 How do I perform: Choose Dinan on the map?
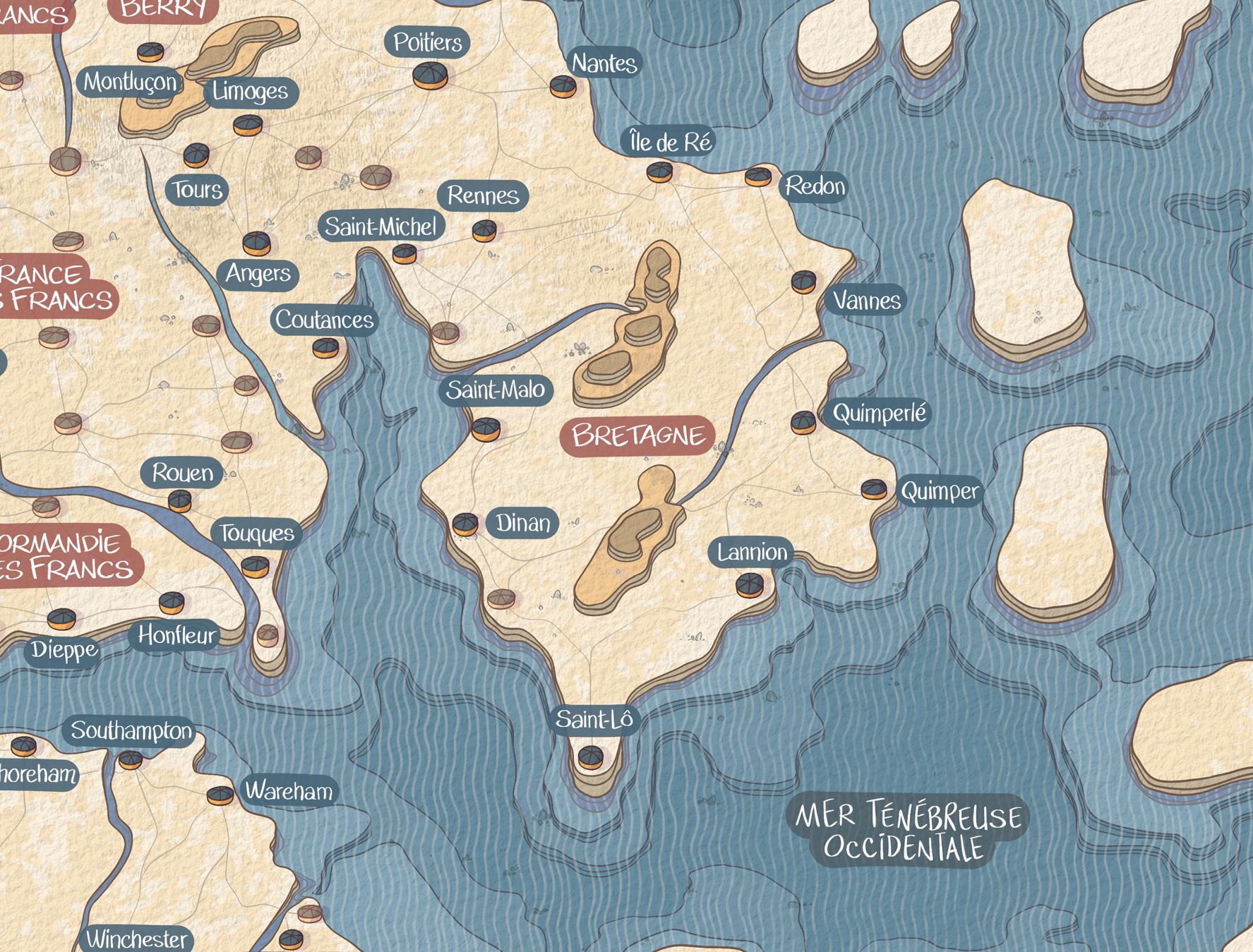click(x=464, y=524)
